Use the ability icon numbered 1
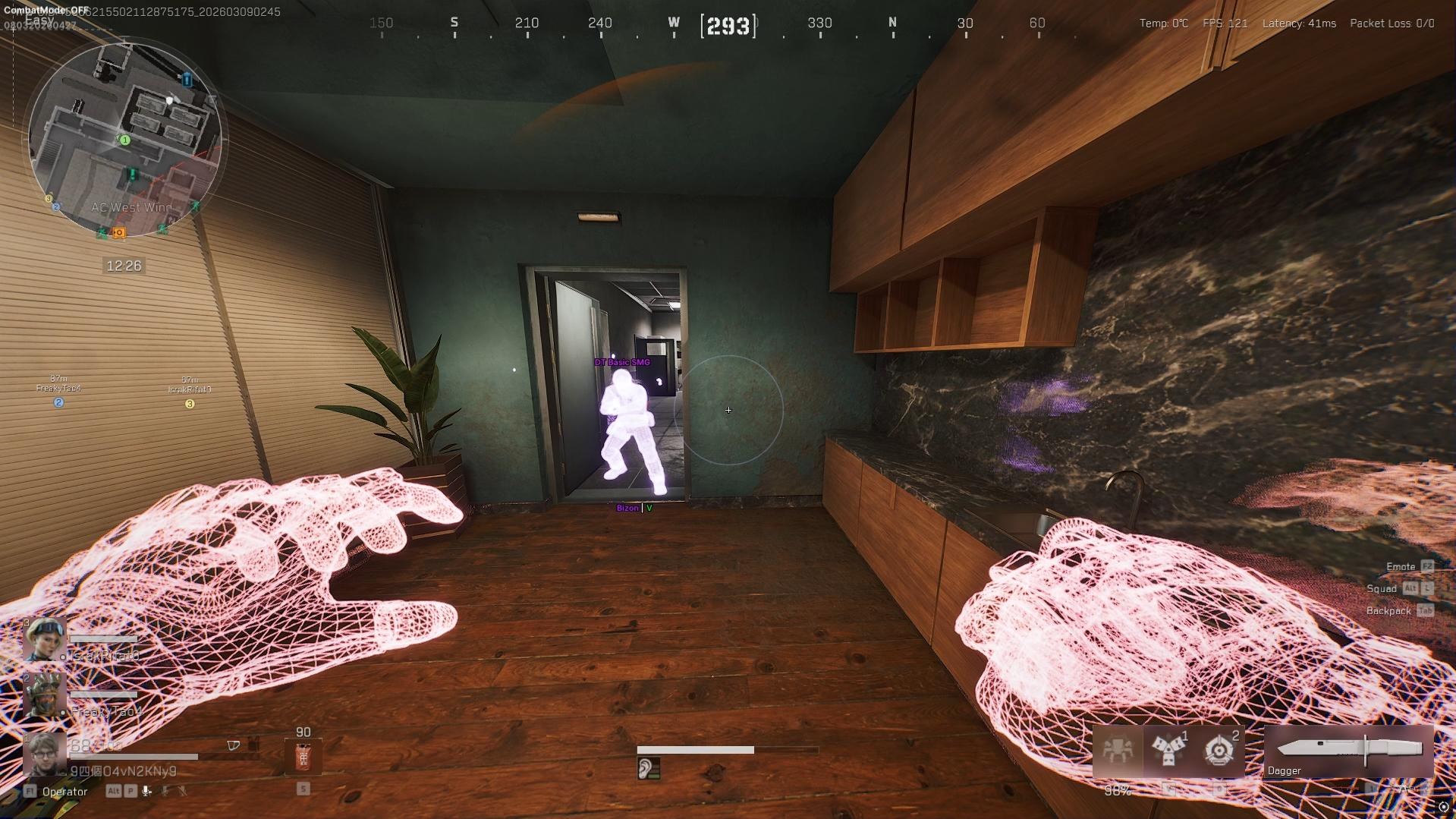The width and height of the screenshot is (1456, 819). click(x=1168, y=750)
